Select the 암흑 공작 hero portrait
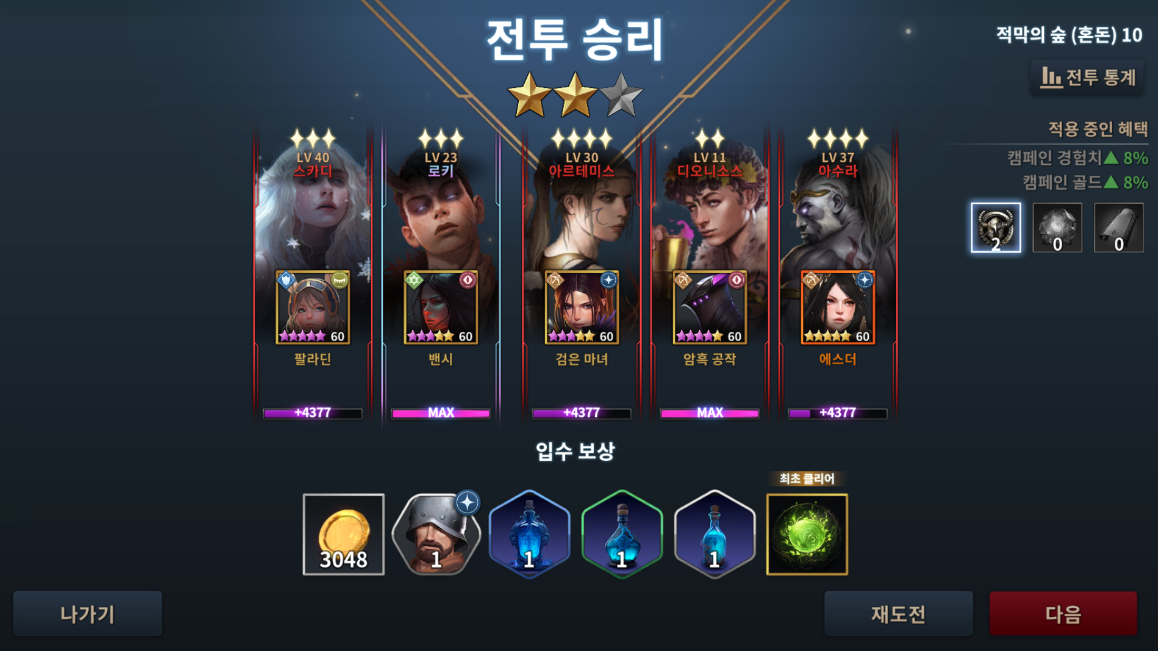1158x651 pixels. (709, 308)
